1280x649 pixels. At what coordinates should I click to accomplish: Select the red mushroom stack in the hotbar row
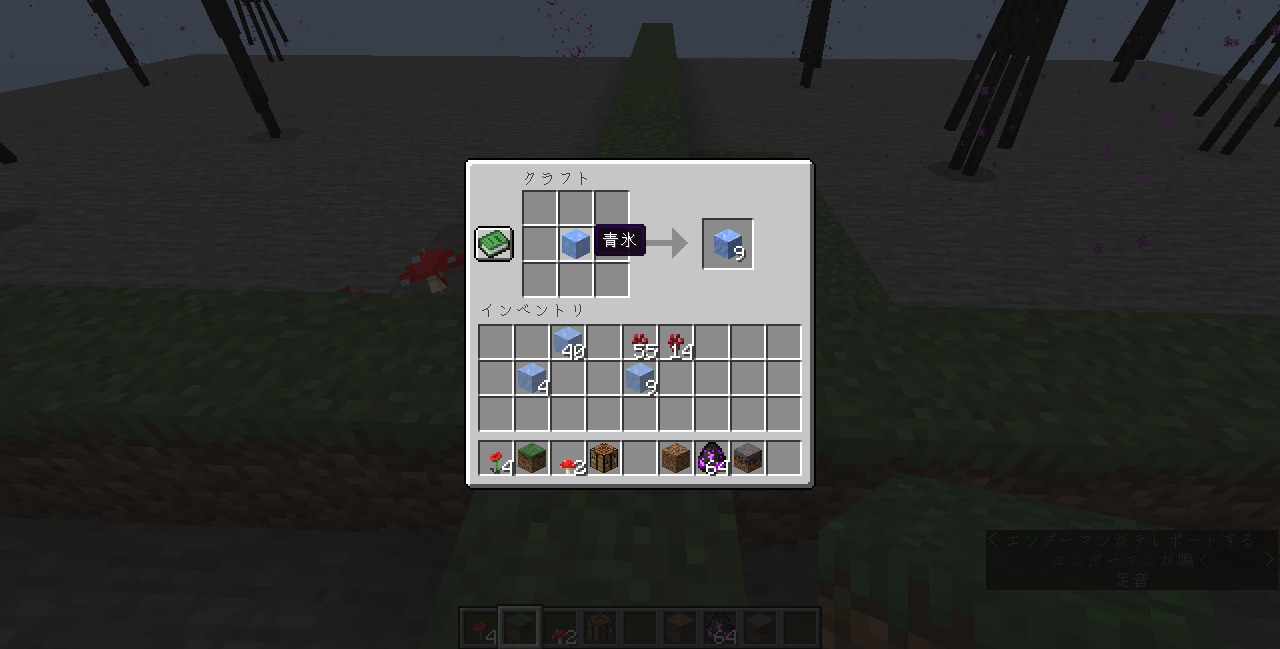[x=568, y=458]
